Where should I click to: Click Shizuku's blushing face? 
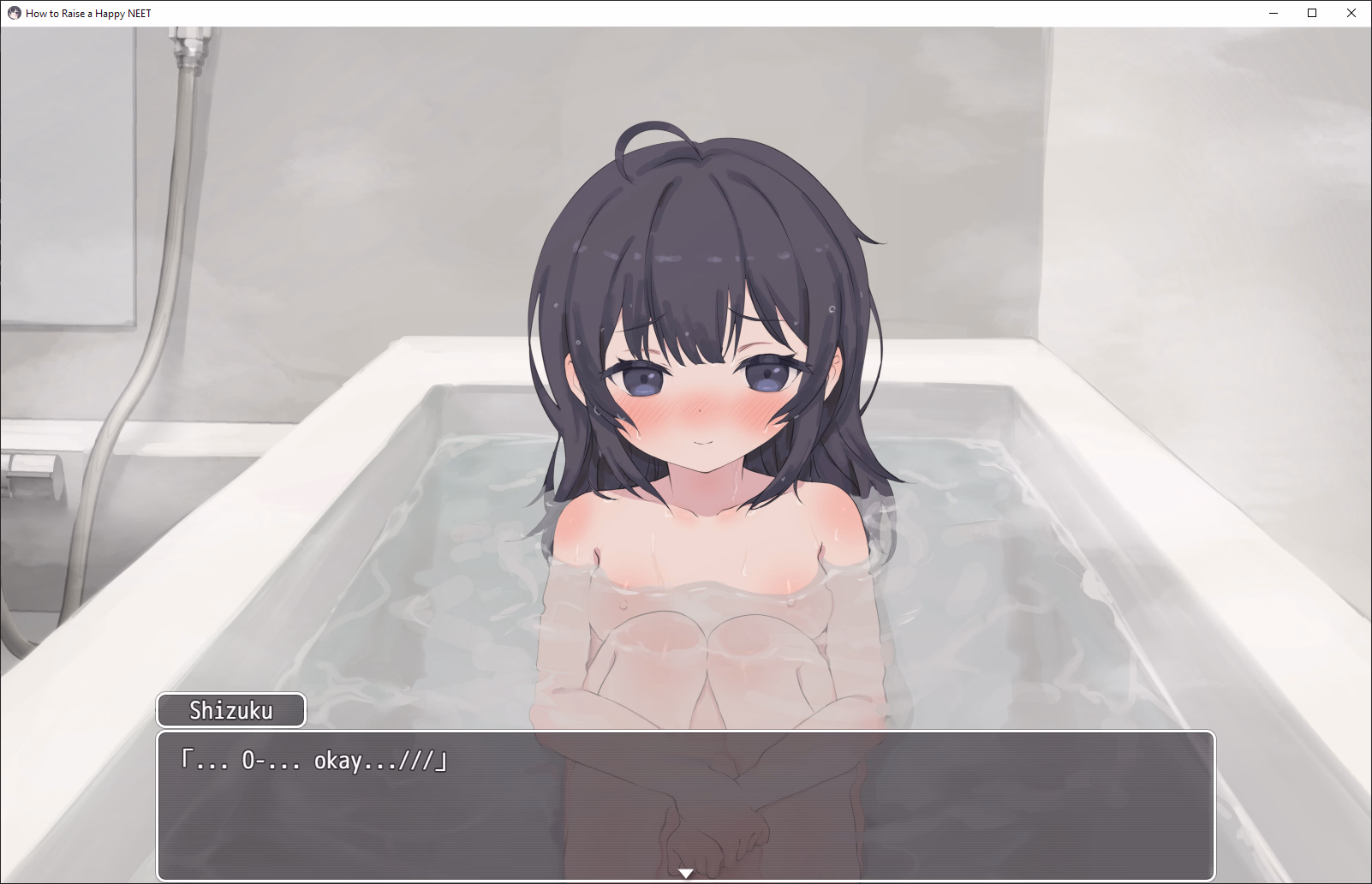pos(702,403)
